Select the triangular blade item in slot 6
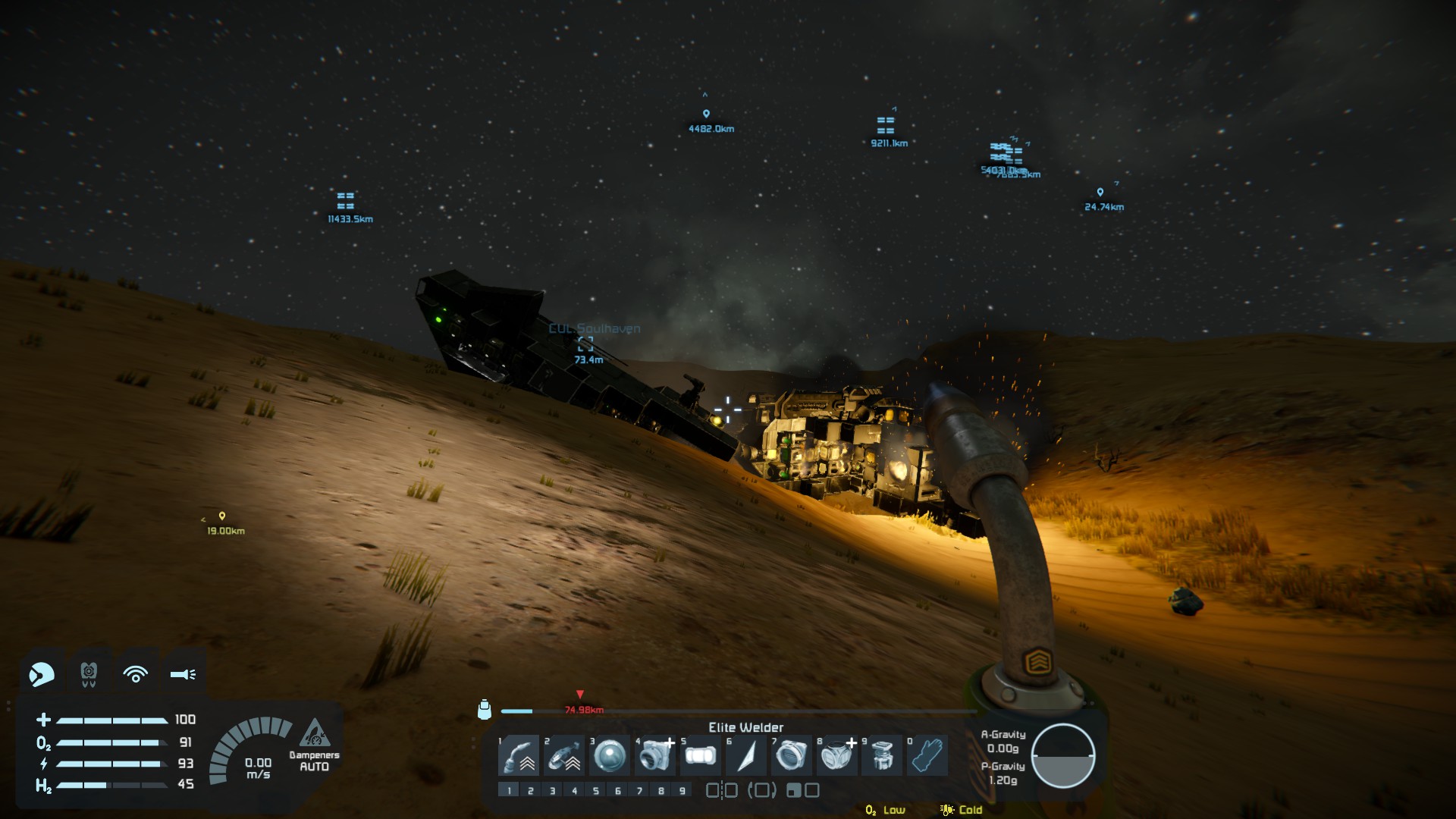 point(745,755)
